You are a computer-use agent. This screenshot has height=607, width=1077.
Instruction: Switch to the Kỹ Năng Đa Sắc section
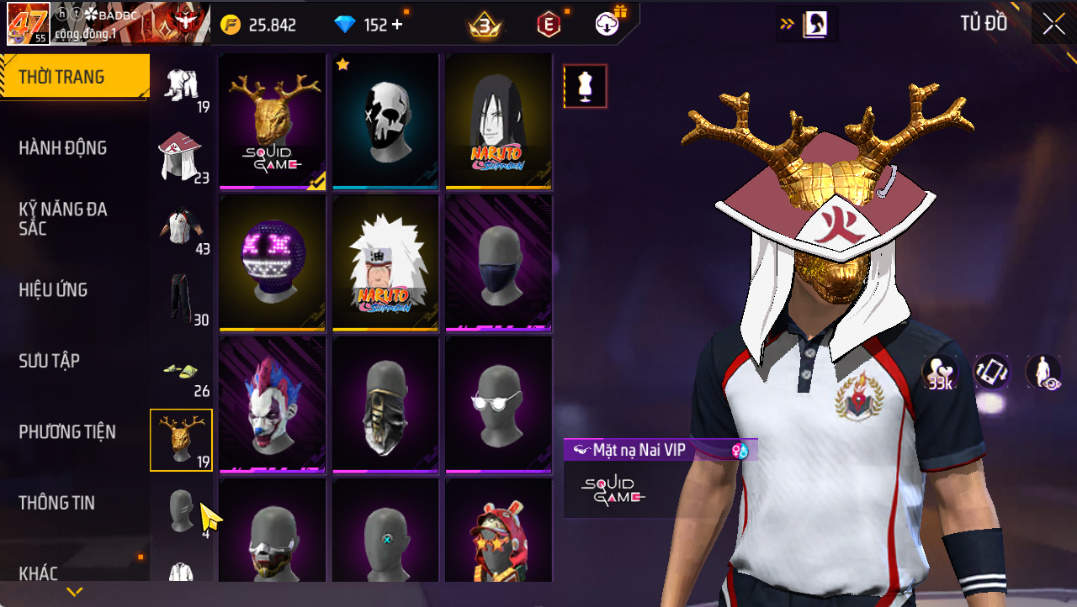pos(63,218)
